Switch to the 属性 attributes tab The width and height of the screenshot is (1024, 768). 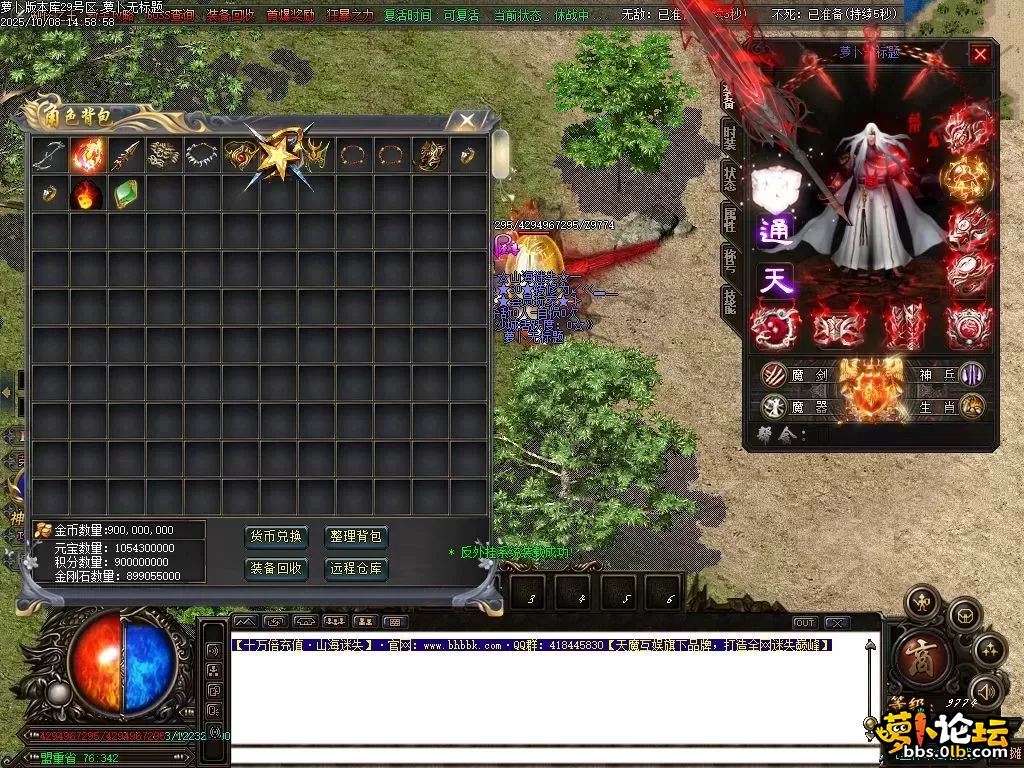(730, 219)
